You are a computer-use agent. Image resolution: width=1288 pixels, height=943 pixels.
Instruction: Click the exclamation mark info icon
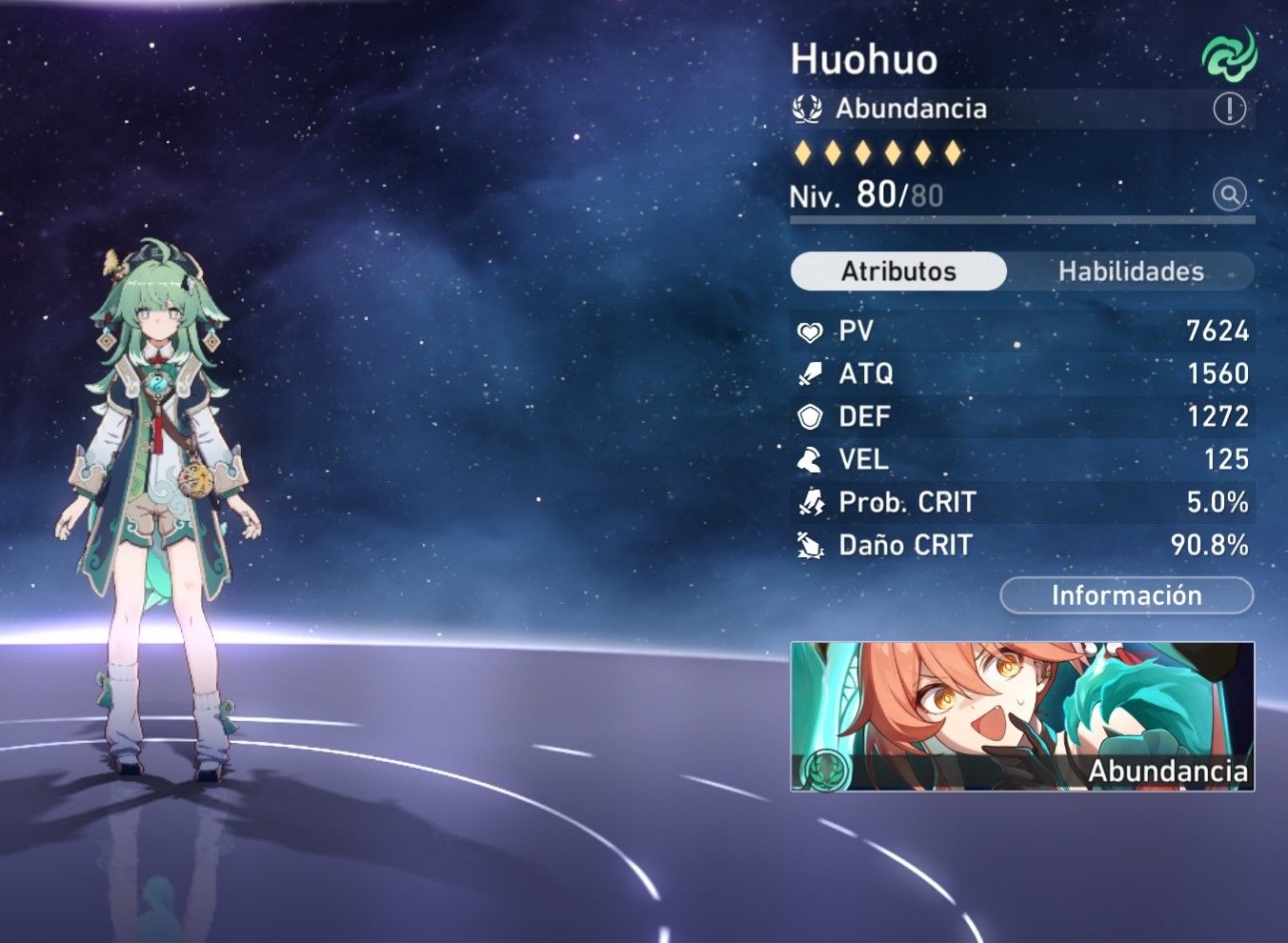pos(1230,108)
